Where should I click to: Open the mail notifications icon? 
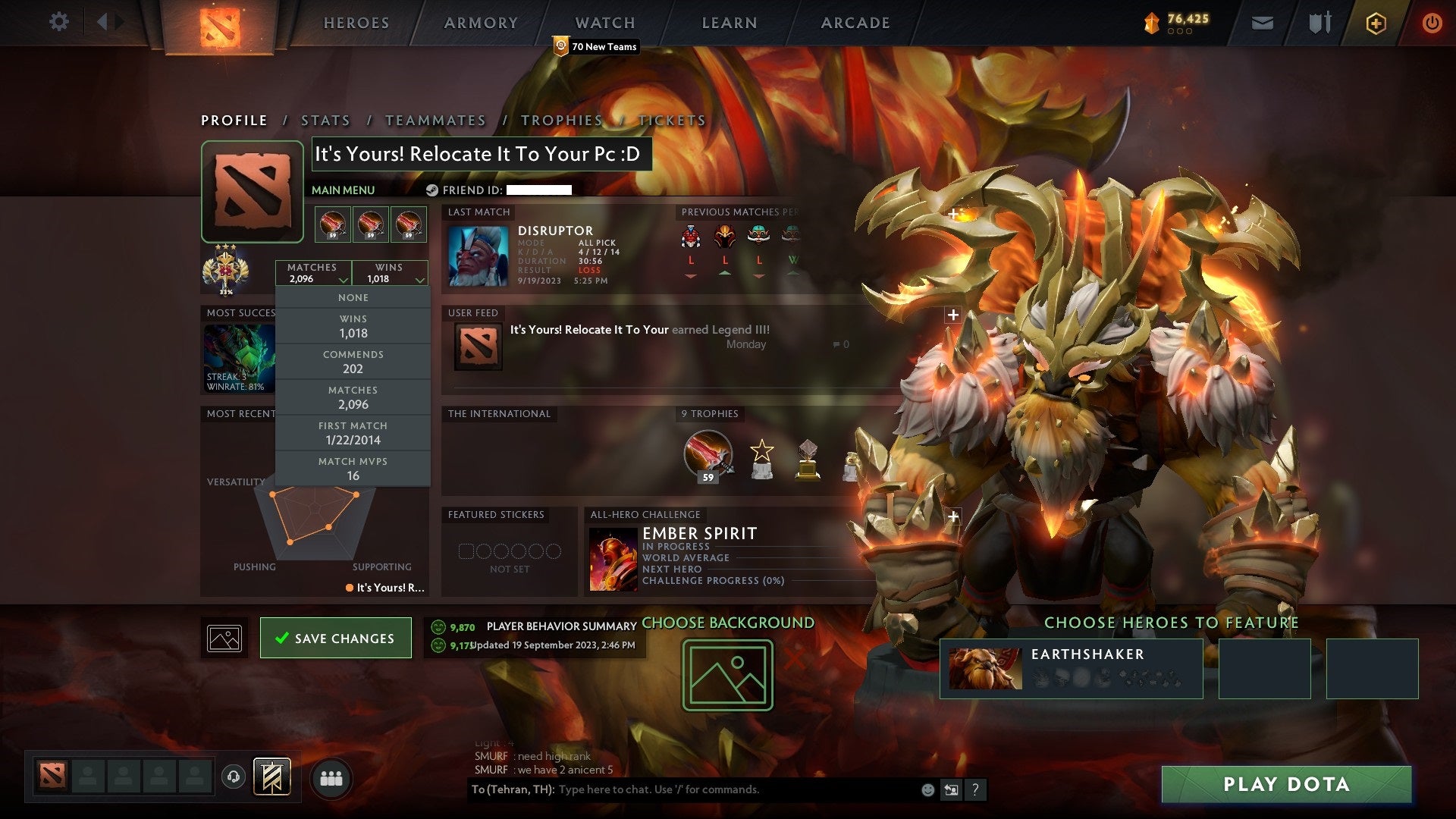(1261, 23)
